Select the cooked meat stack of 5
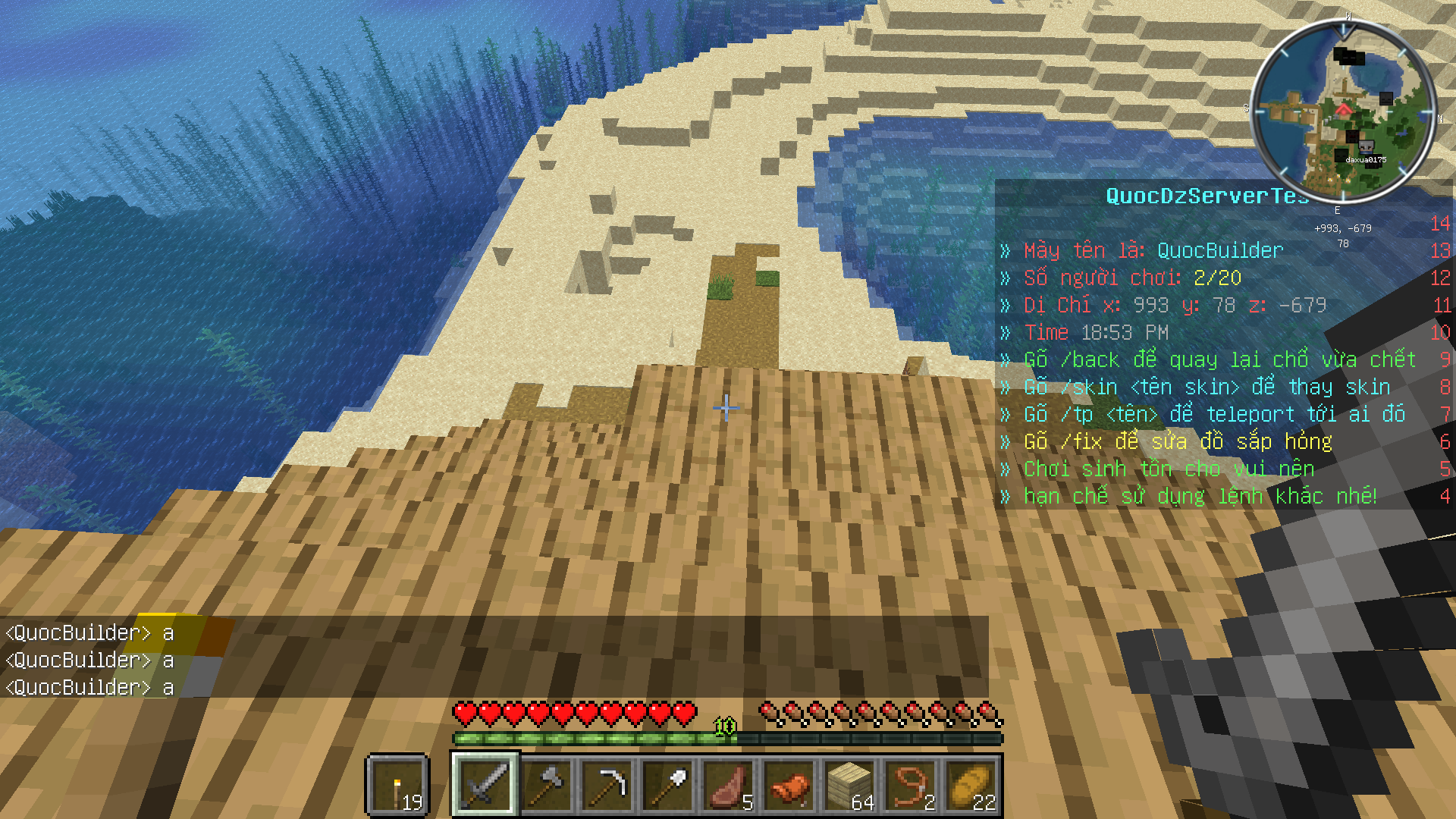Image resolution: width=1456 pixels, height=819 pixels. (728, 785)
